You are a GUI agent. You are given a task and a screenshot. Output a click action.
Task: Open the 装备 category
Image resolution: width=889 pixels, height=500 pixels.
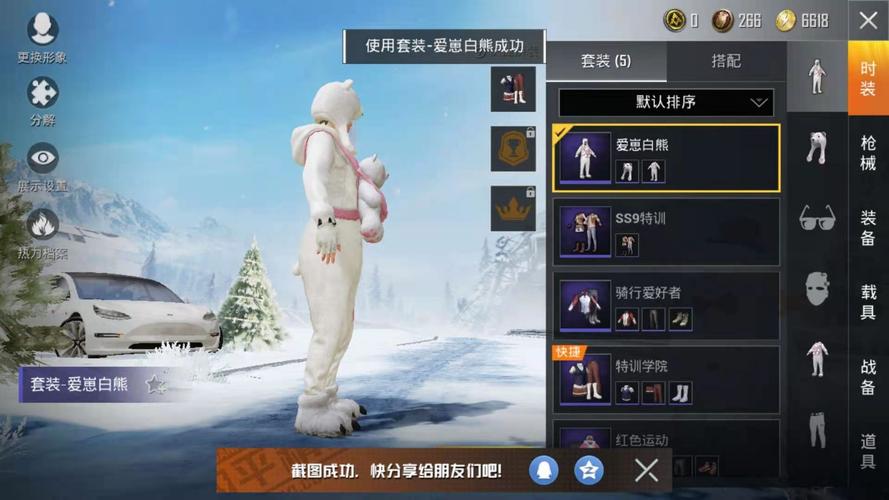pyautogui.click(x=868, y=226)
